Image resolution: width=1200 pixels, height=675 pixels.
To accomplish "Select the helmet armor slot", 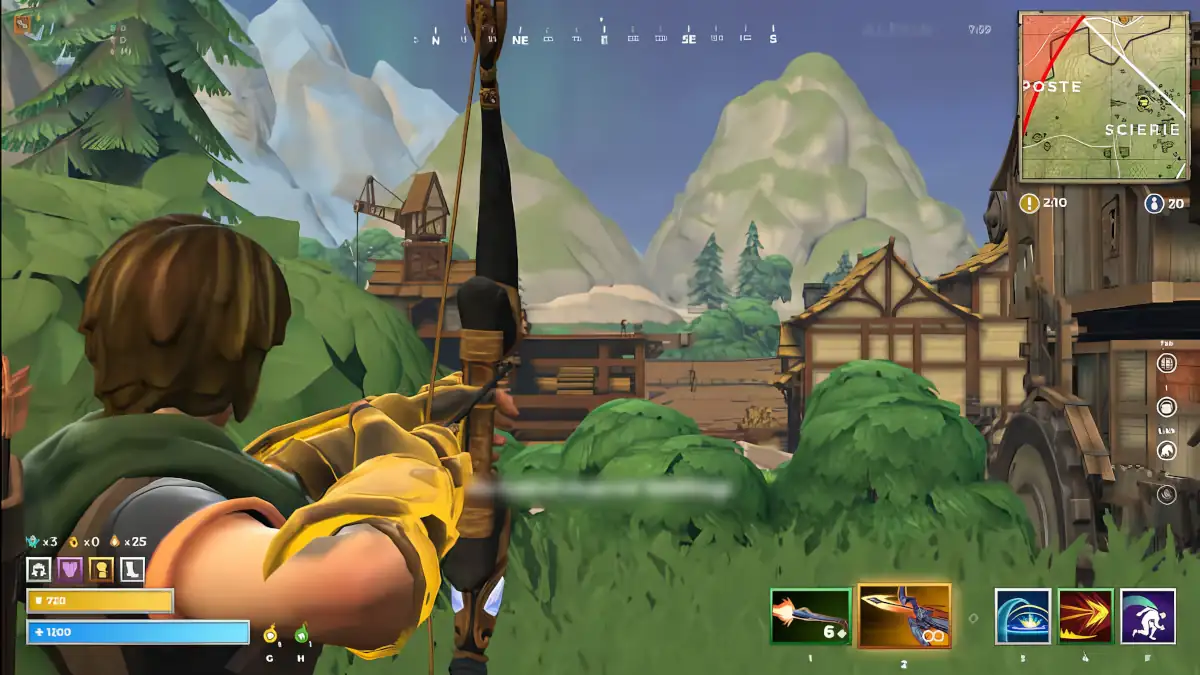I will (x=40, y=570).
